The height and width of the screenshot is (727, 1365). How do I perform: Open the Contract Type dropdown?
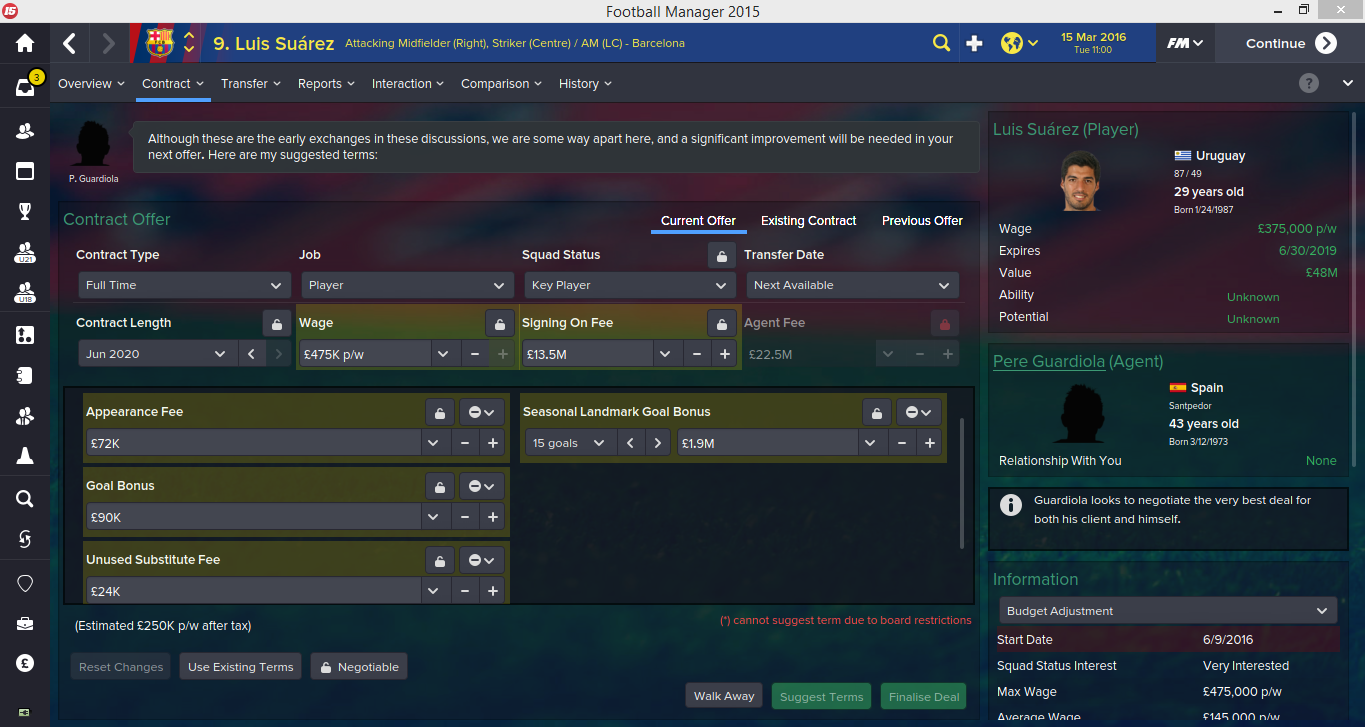click(x=184, y=285)
